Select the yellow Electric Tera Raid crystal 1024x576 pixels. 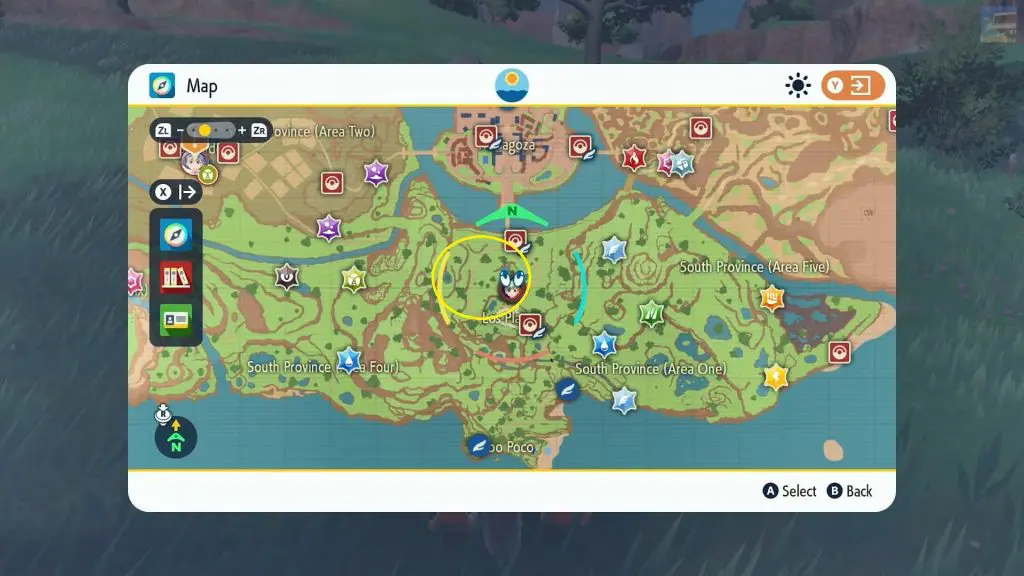(x=776, y=377)
